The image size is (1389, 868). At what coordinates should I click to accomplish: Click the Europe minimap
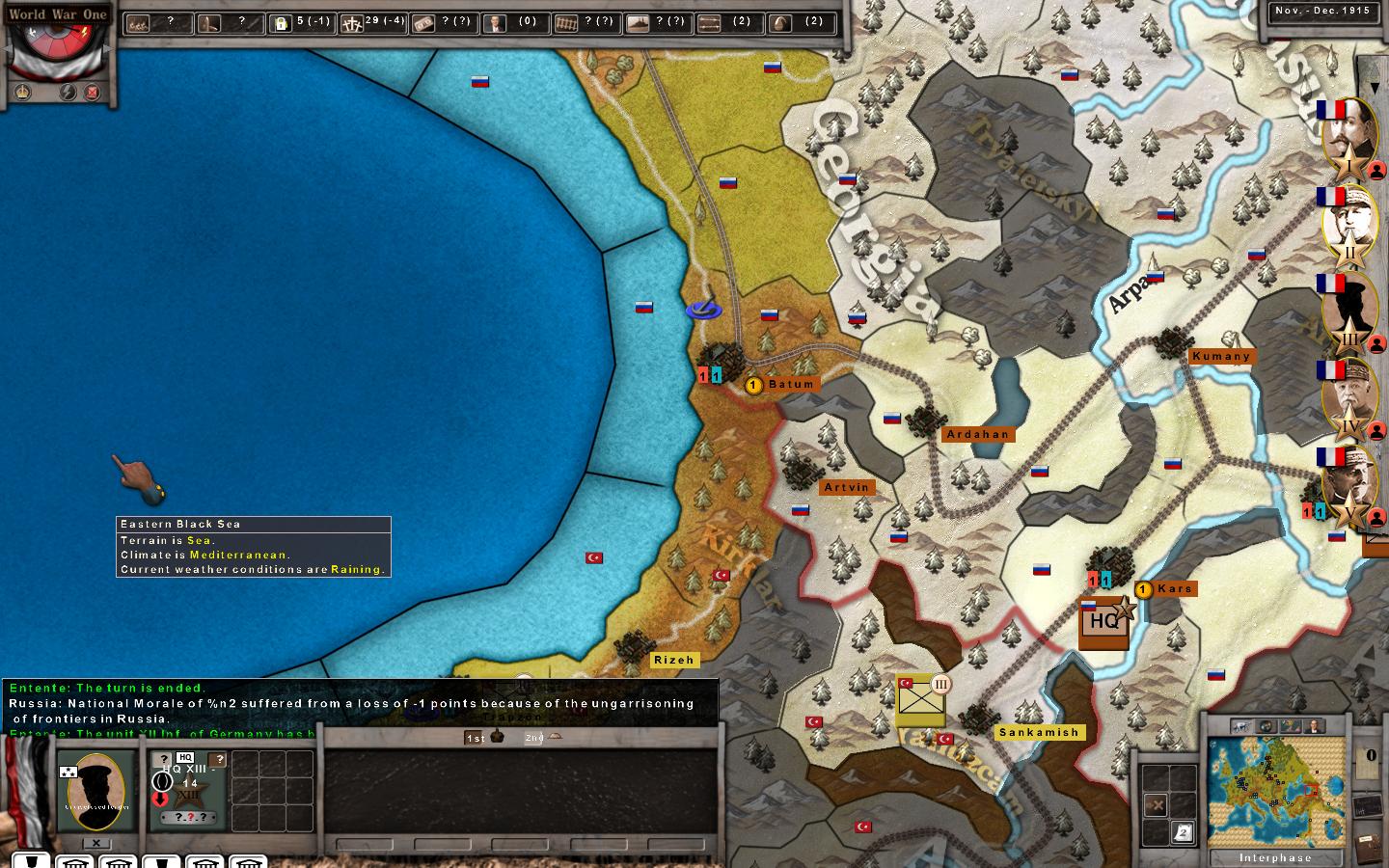pyautogui.click(x=1275, y=791)
